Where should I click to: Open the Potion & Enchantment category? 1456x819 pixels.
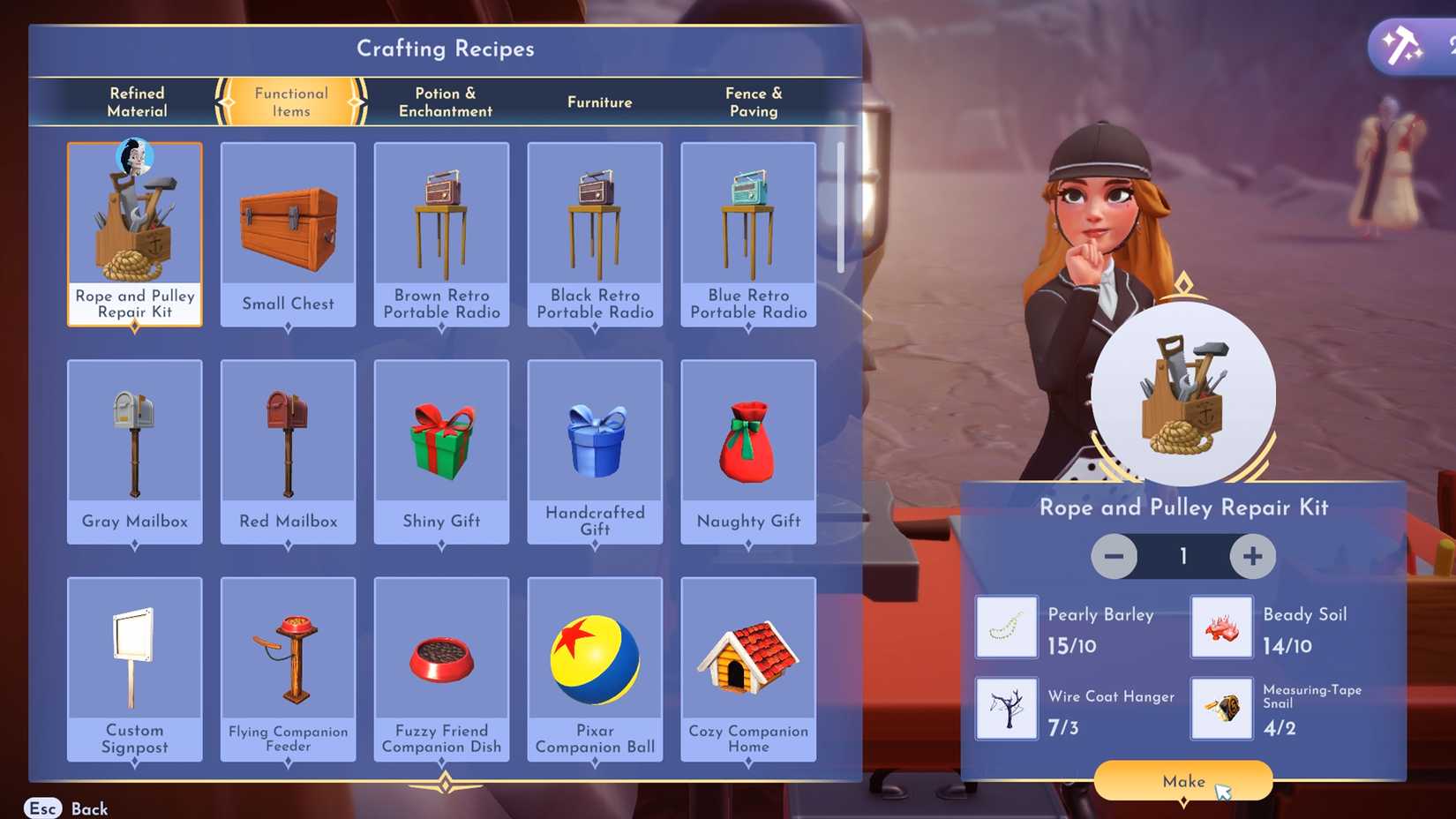pyautogui.click(x=445, y=101)
